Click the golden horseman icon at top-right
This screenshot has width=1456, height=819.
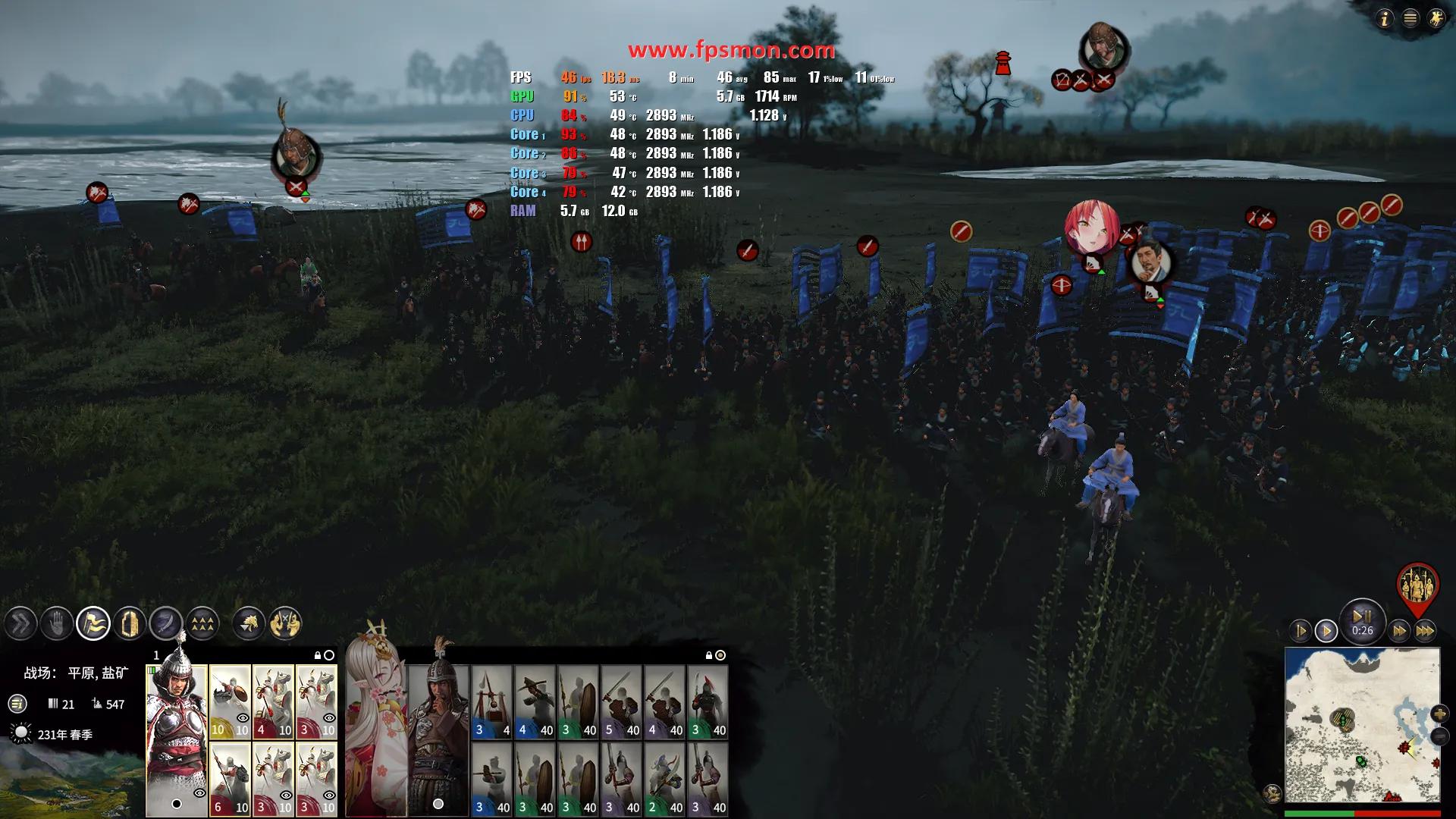(x=1436, y=18)
